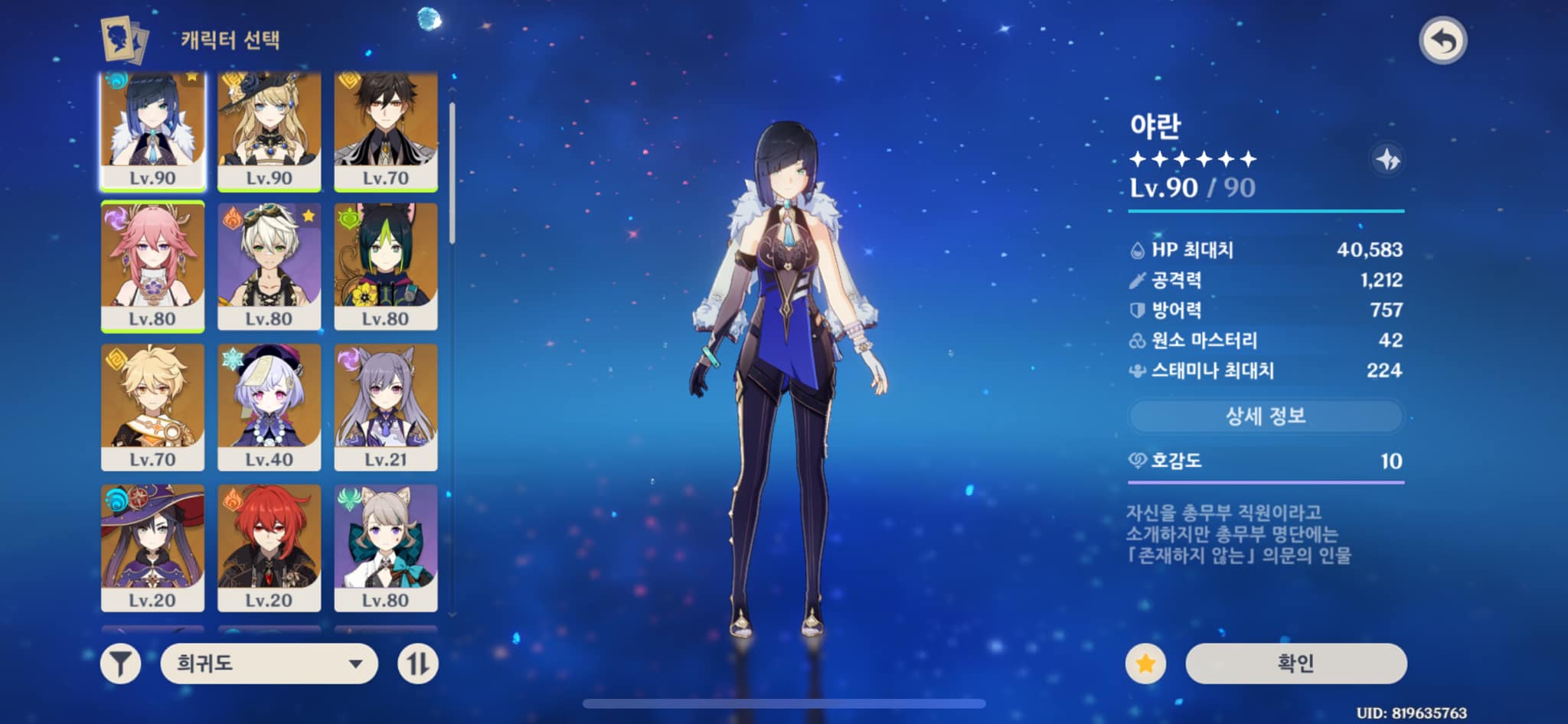The image size is (1568, 724).
Task: Open the 희귀도 sort dropdown
Action: tap(269, 664)
